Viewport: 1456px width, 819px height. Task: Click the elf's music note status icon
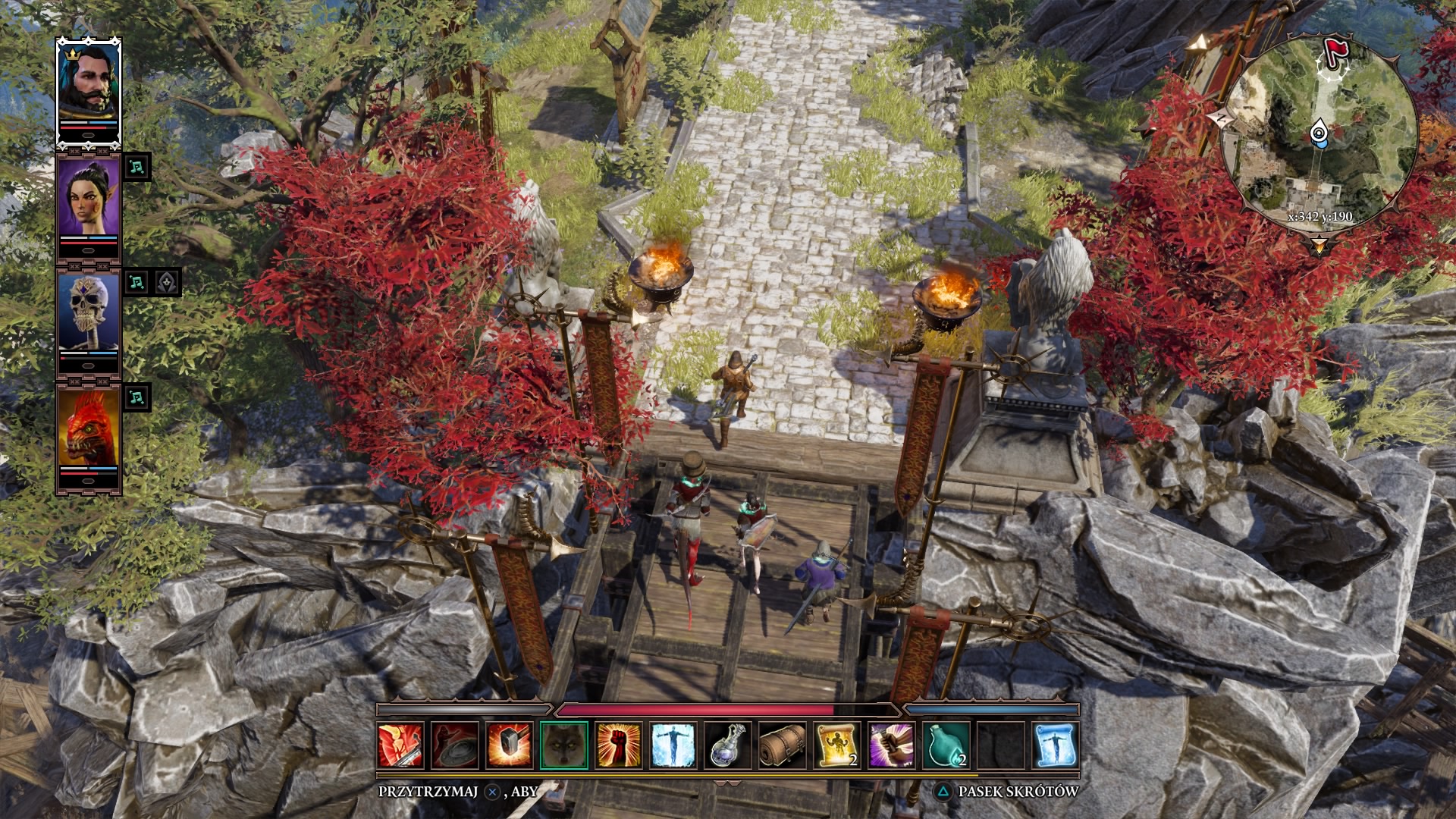pyautogui.click(x=136, y=167)
